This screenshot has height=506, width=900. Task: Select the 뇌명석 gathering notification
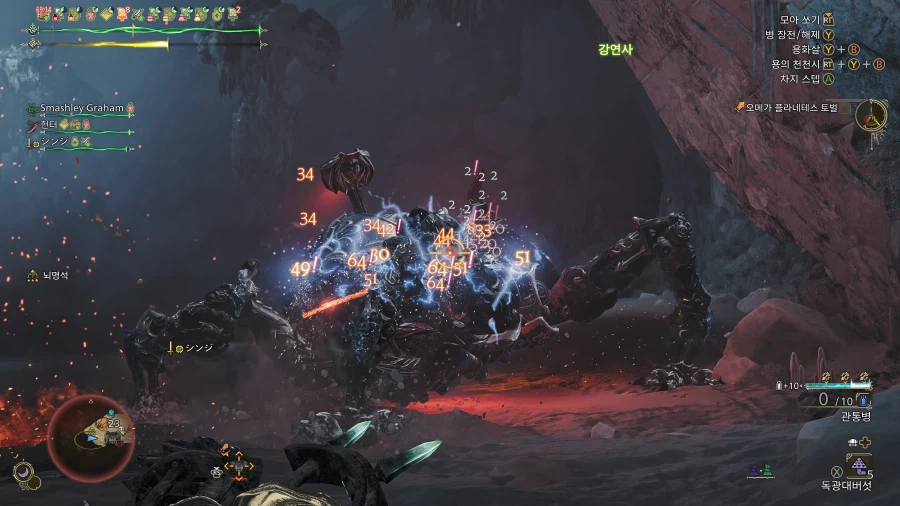pos(47,274)
